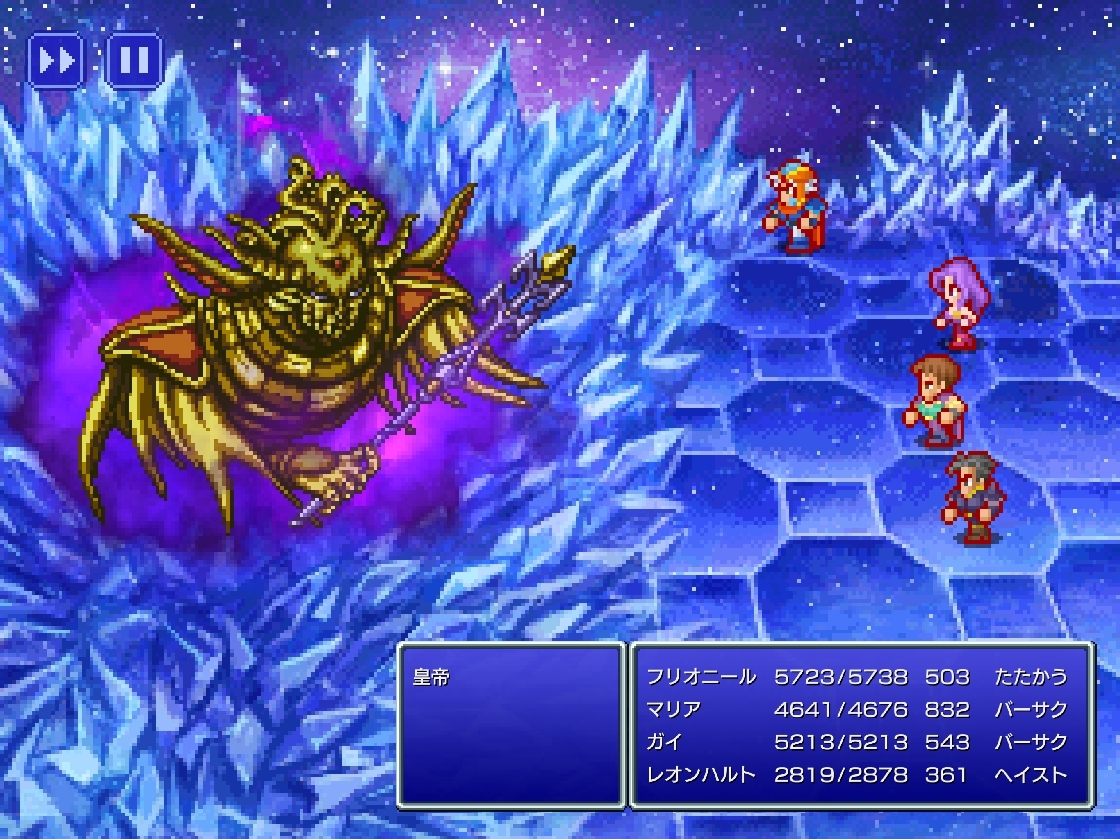This screenshot has width=1120, height=839.
Task: Select レオンハルト's party status row
Action: point(860,775)
